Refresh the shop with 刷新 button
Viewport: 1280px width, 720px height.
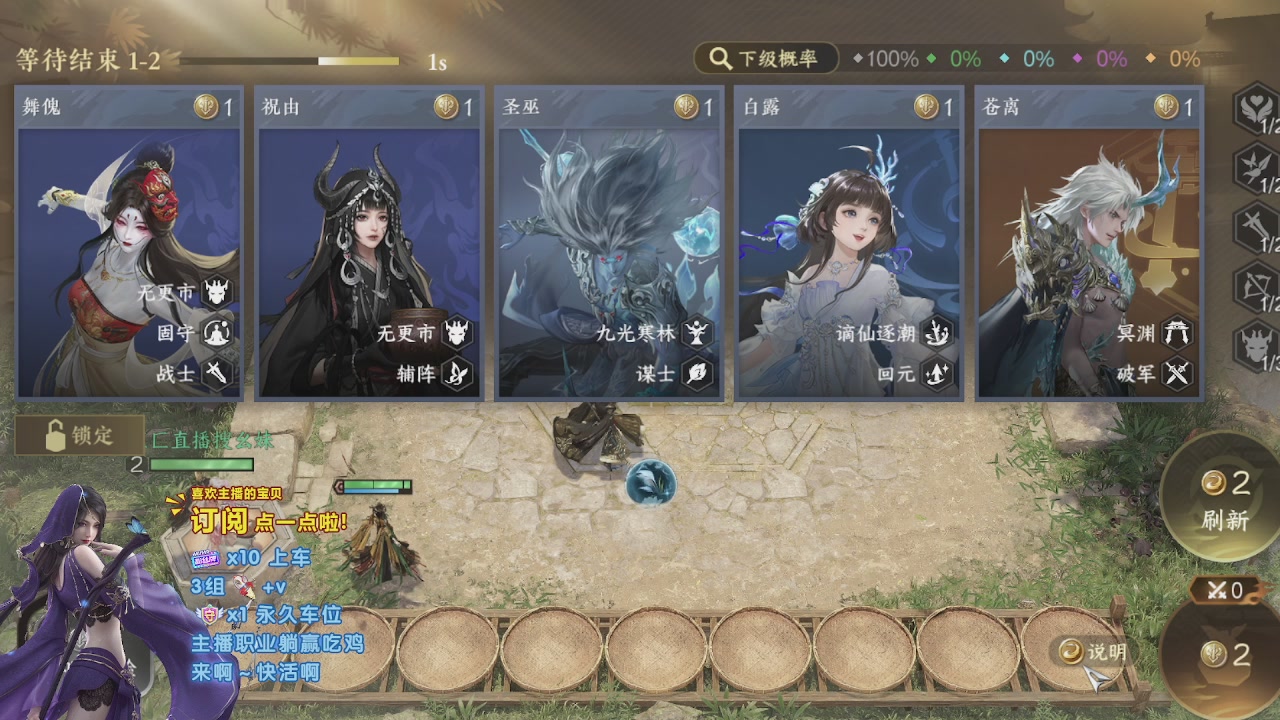tap(1224, 500)
